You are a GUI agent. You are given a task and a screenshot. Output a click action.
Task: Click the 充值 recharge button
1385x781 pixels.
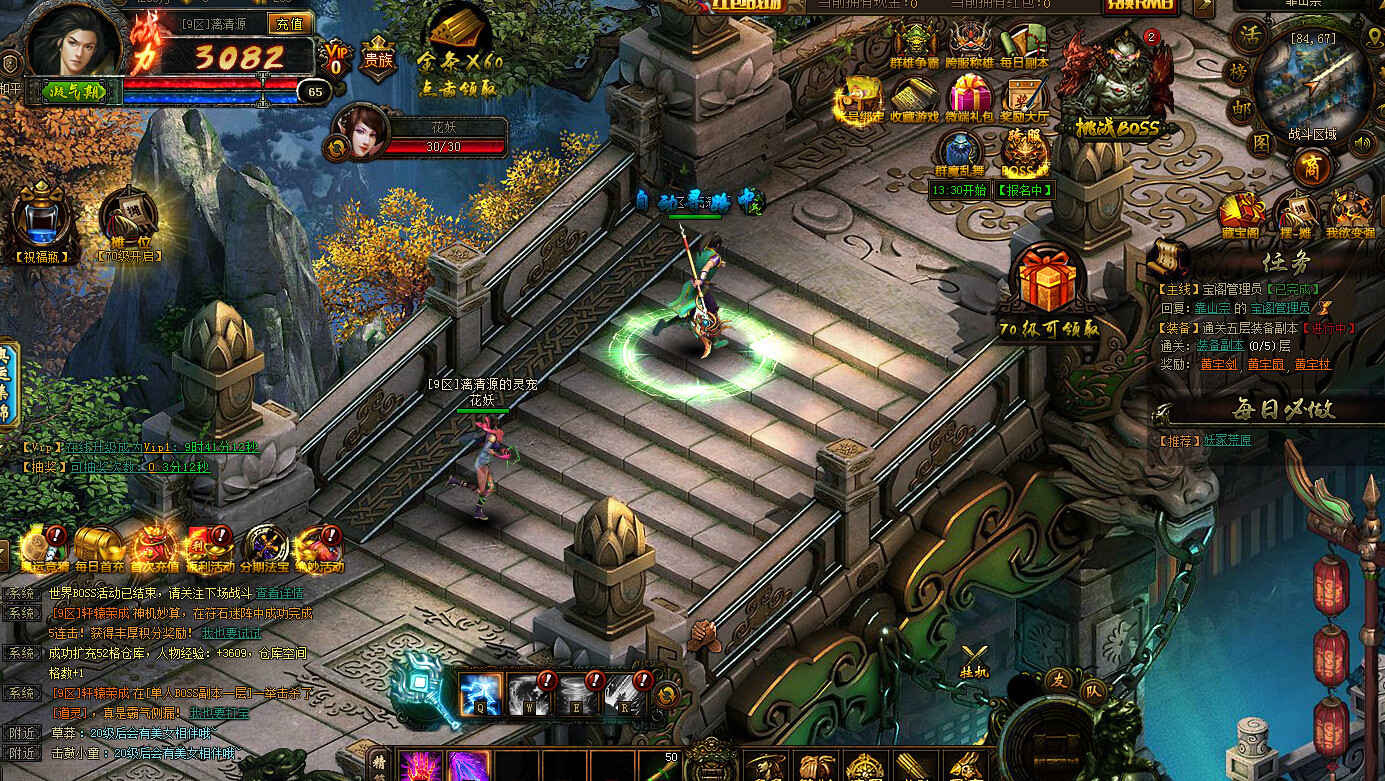tap(290, 24)
